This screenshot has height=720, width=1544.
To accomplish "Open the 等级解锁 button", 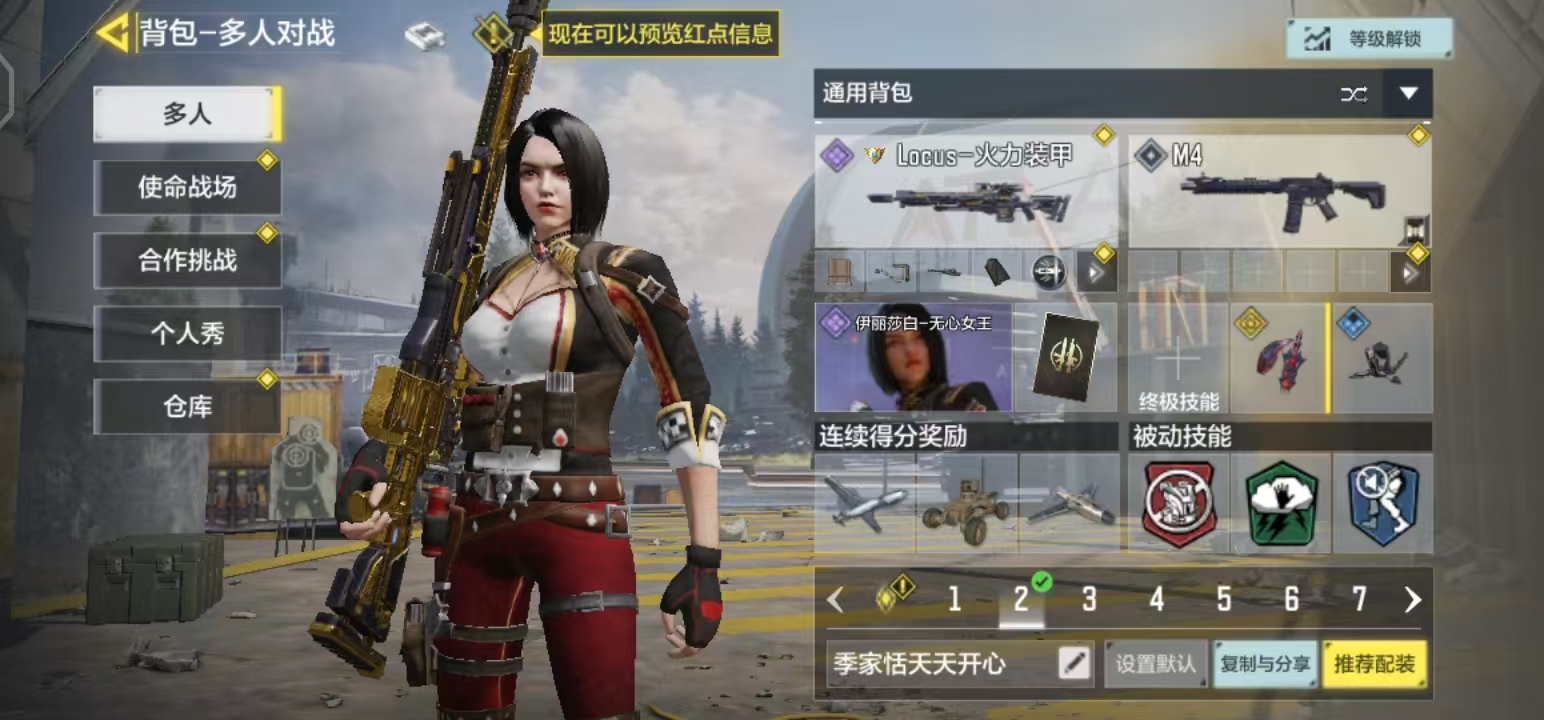I will (x=1369, y=39).
